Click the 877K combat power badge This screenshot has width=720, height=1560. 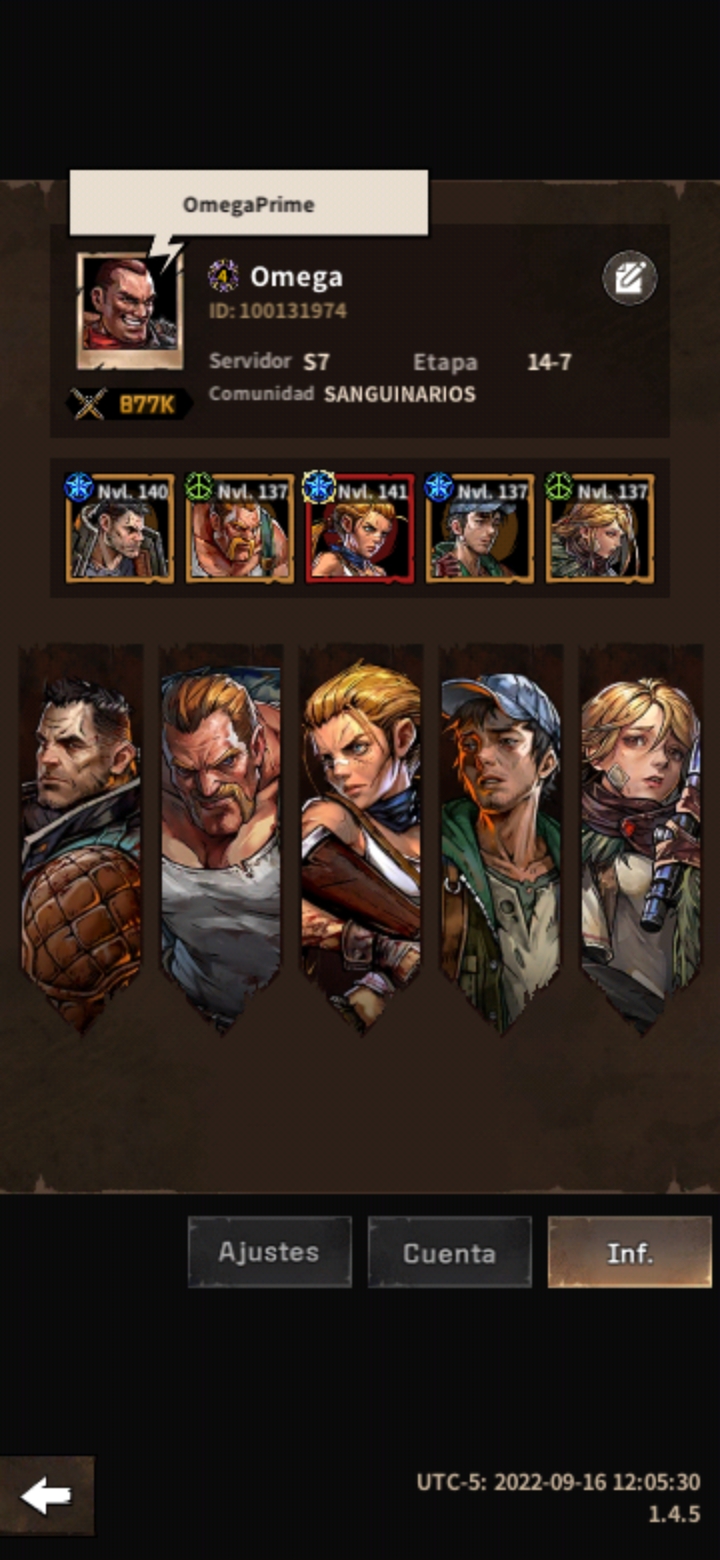(129, 404)
